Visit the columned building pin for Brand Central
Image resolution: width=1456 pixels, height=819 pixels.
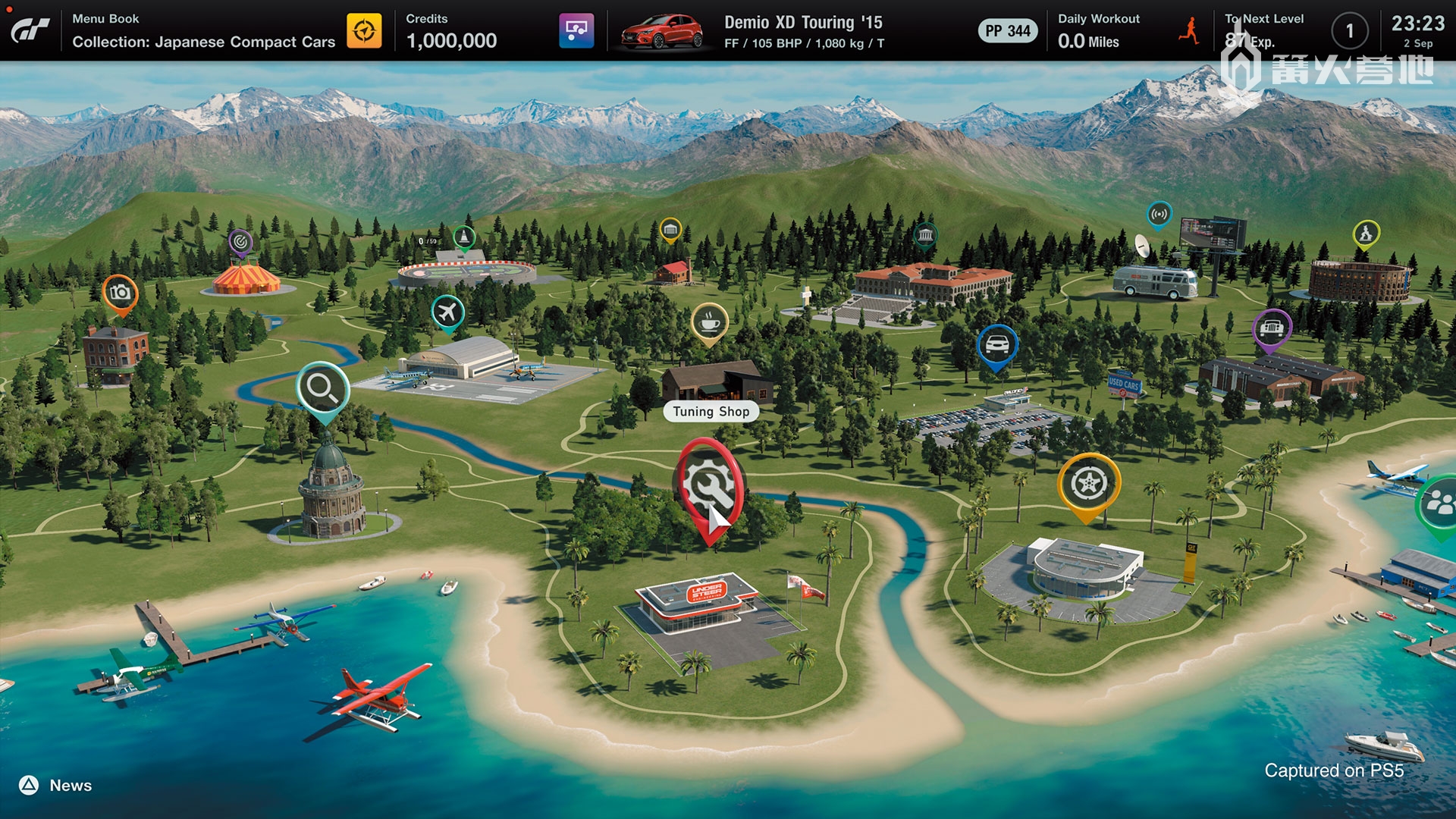click(924, 235)
